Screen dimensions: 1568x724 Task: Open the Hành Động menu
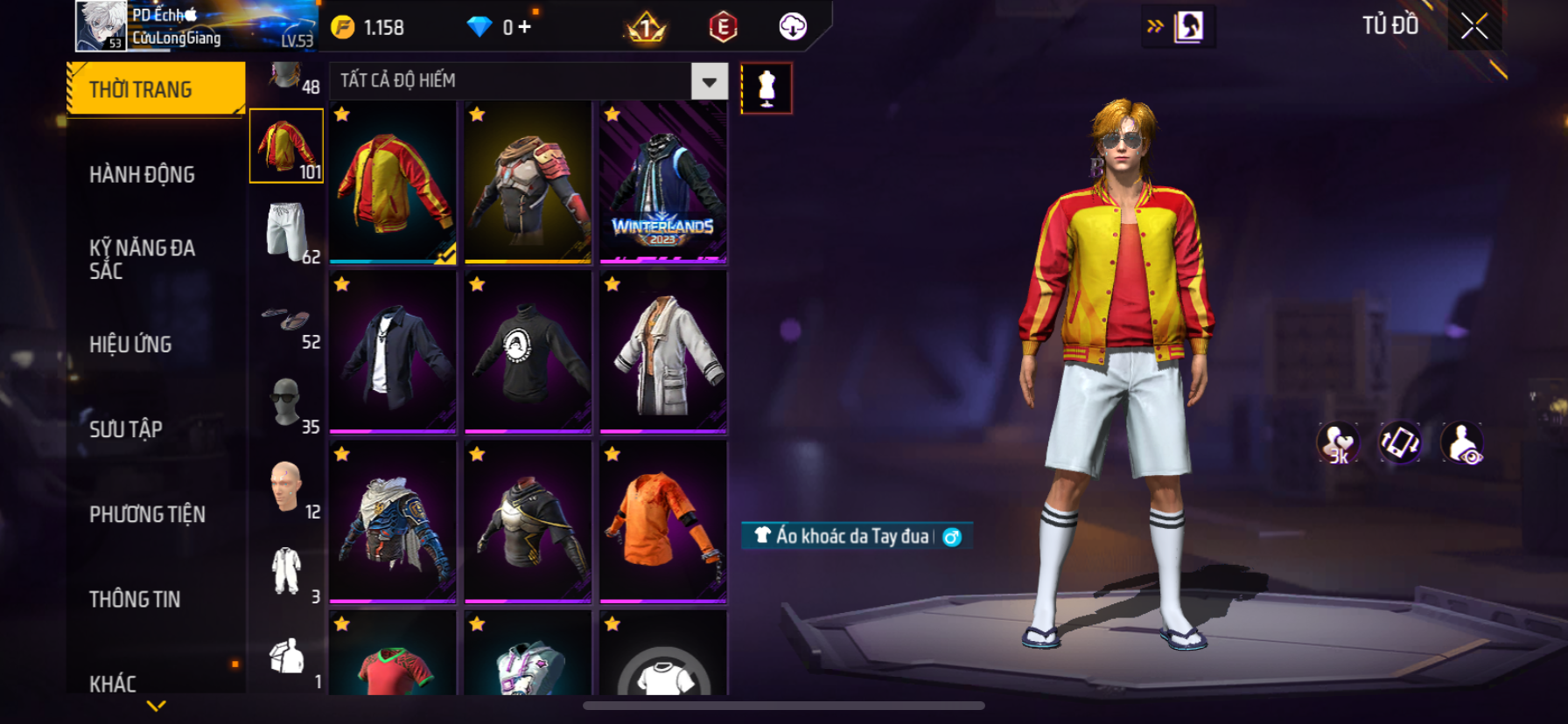[142, 175]
